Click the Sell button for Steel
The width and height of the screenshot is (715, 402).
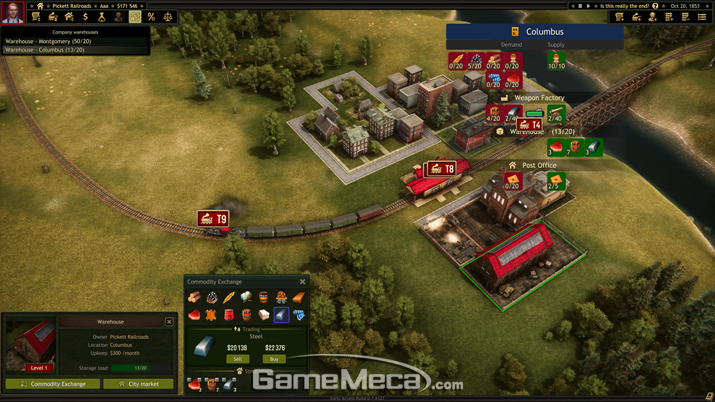[x=237, y=359]
